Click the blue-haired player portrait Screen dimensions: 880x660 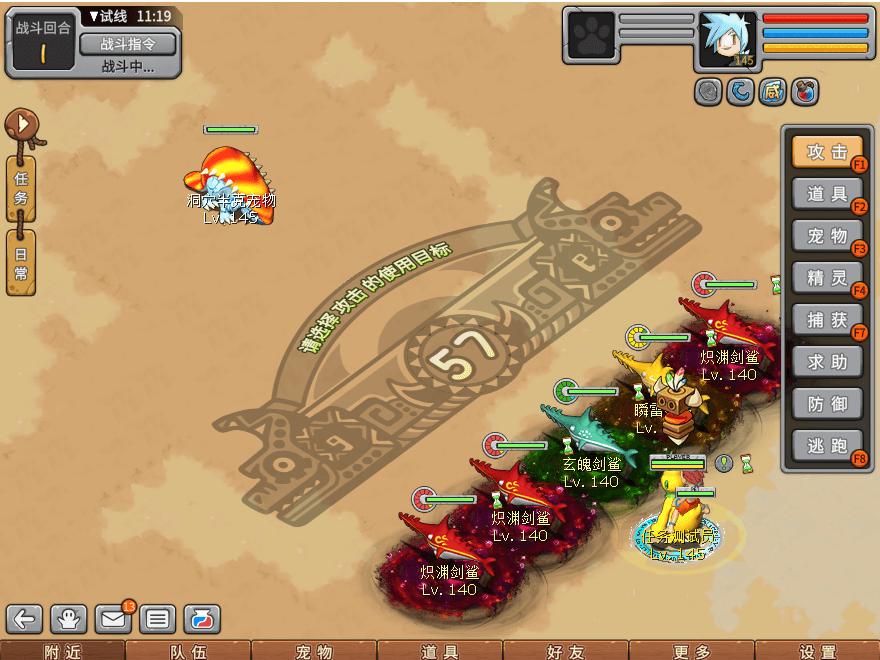point(726,39)
